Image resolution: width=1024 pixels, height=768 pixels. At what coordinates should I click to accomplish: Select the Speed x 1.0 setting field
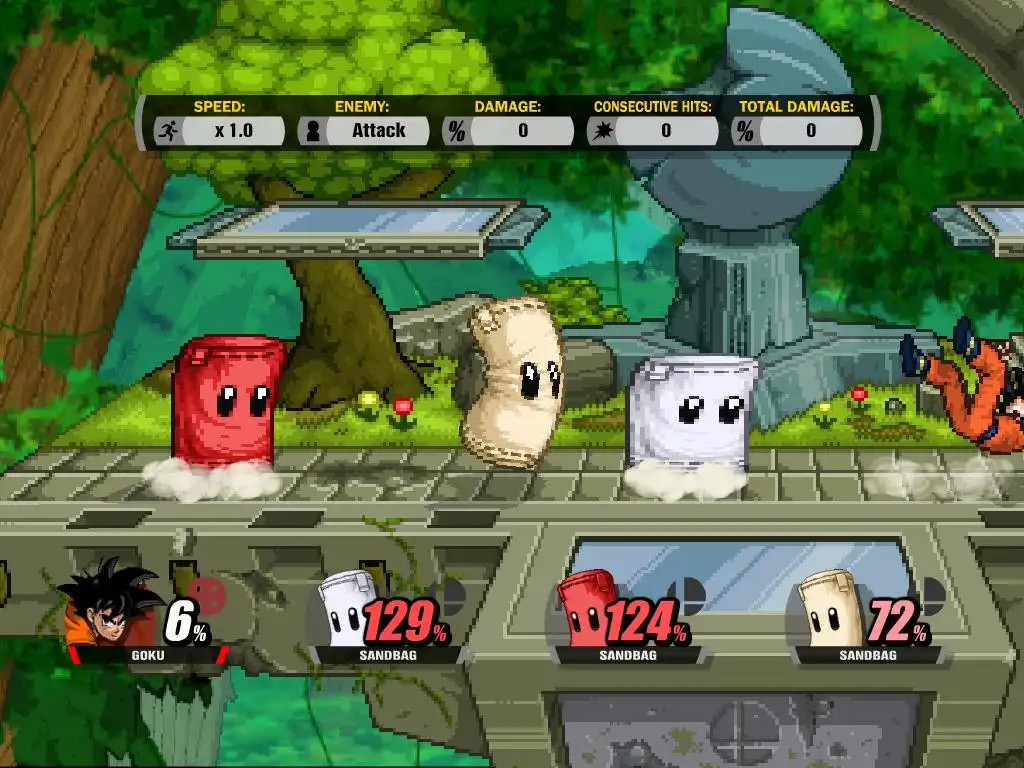233,131
